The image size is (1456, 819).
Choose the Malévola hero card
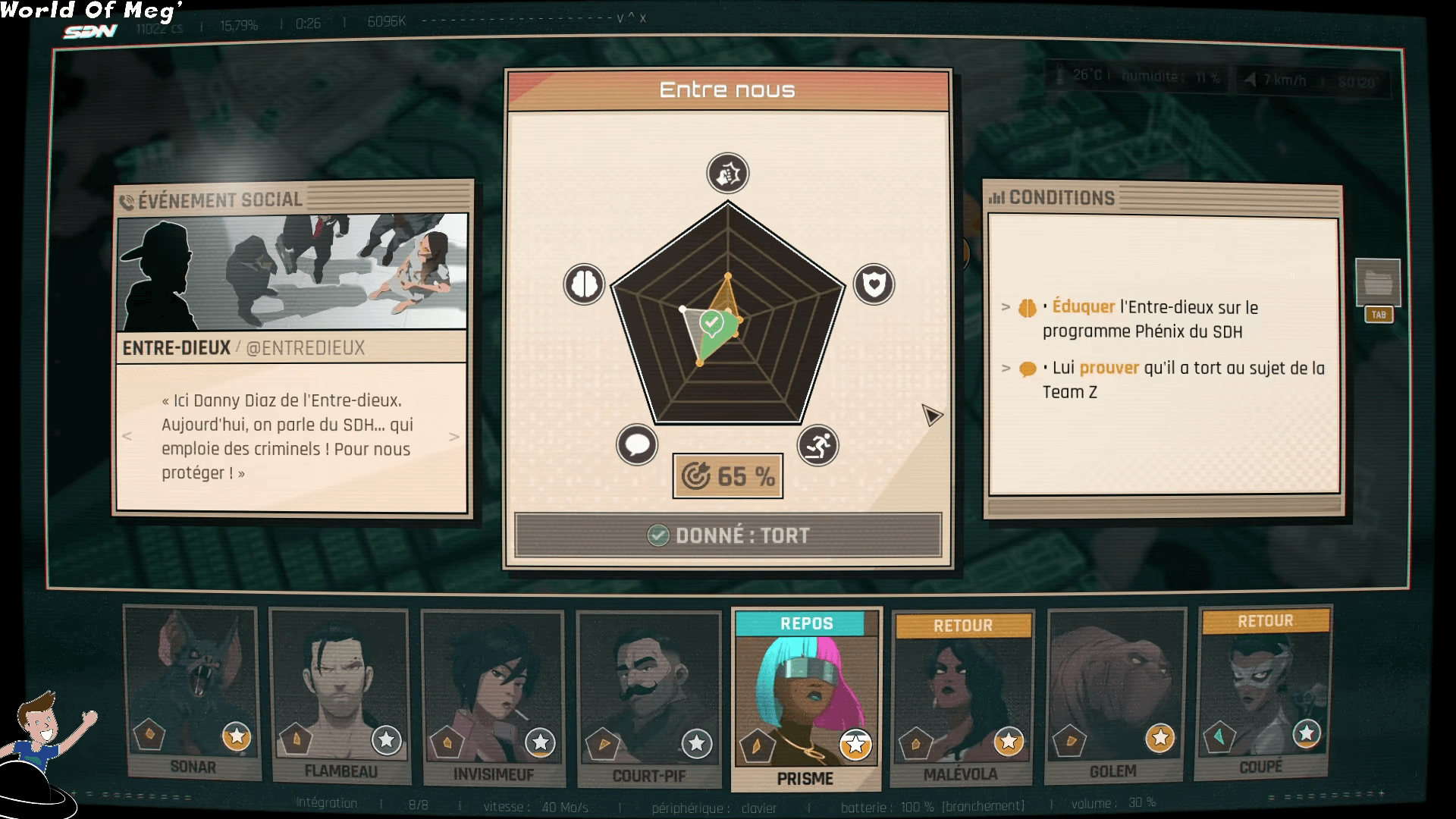pos(962,698)
